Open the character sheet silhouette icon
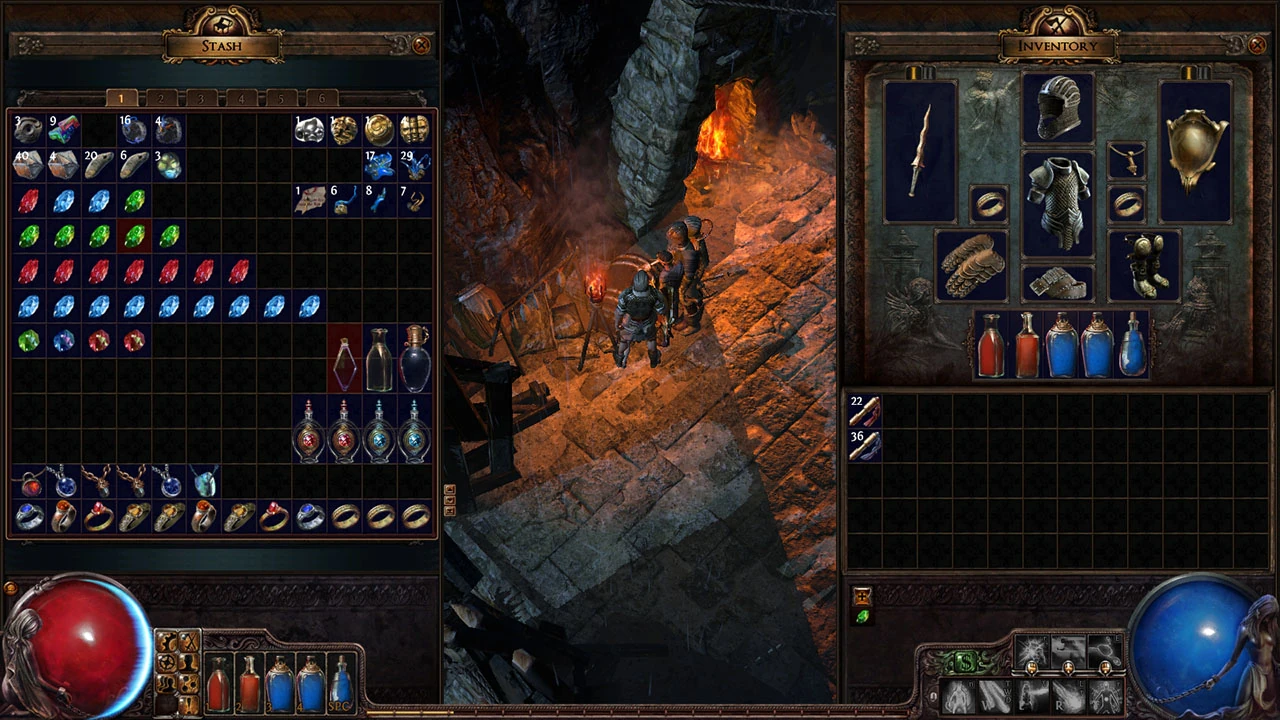 point(188,662)
